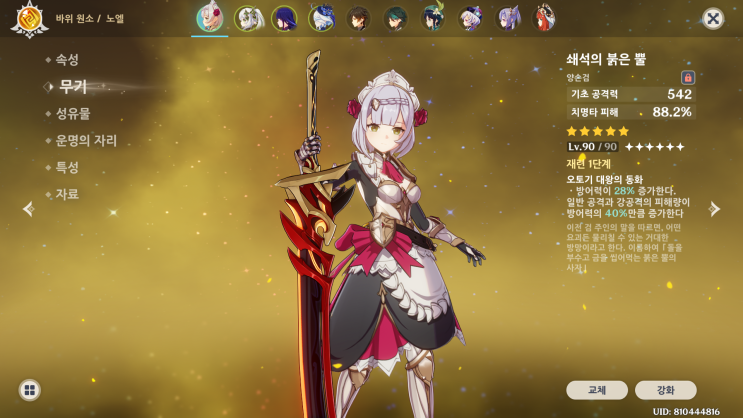Click the 교체 weapon switch button
This screenshot has height=418, width=743.
pyautogui.click(x=597, y=390)
